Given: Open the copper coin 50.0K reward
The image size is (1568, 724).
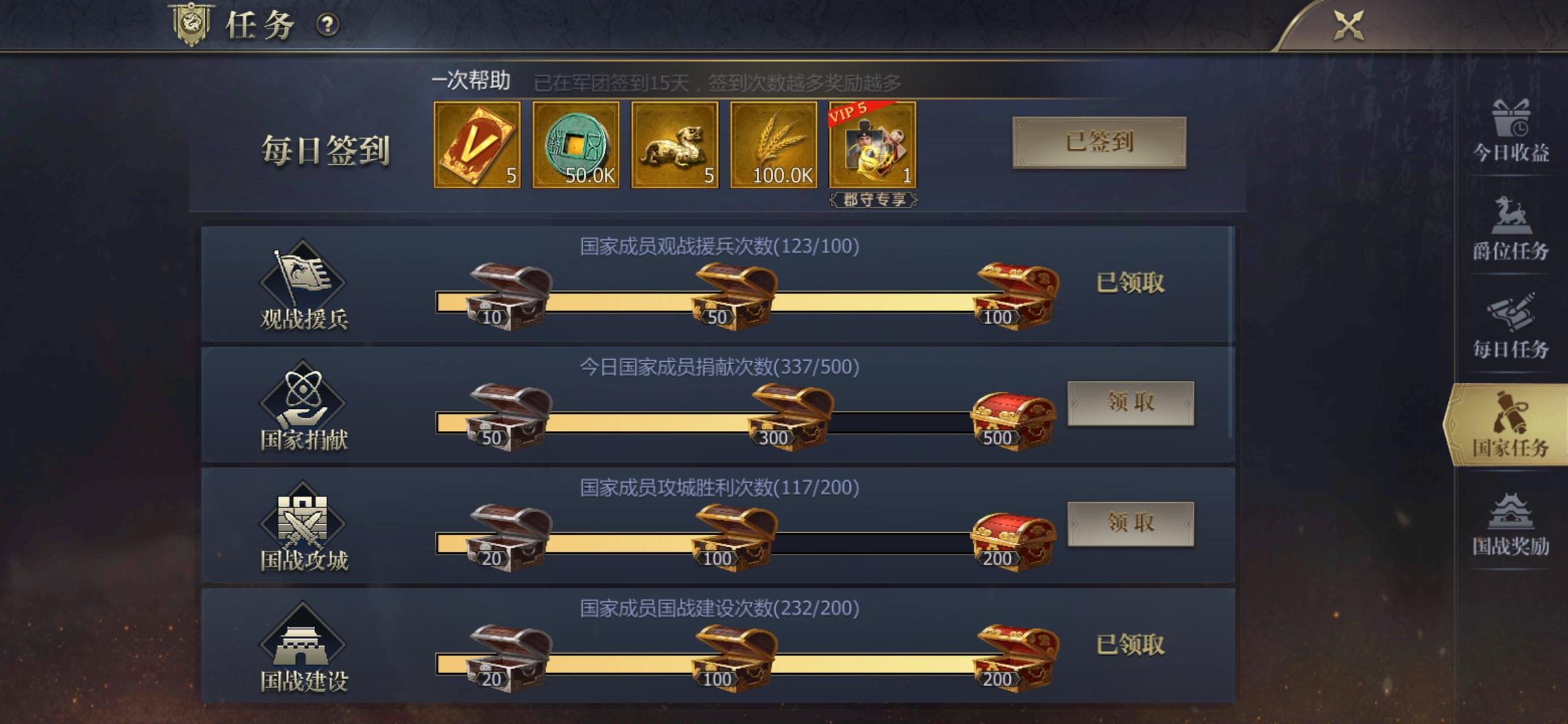Looking at the screenshot, I should (x=576, y=144).
